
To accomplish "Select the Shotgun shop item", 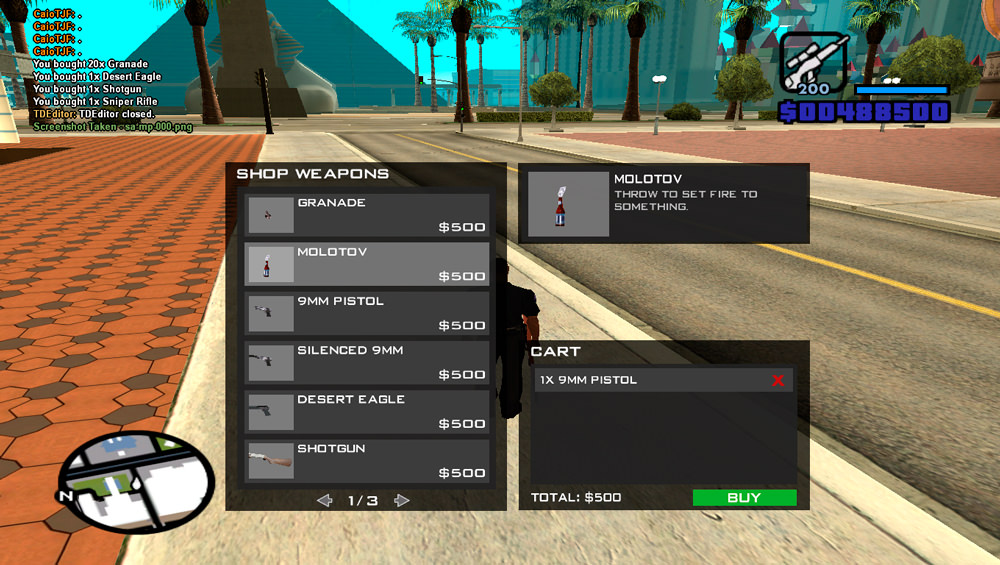I will pos(367,460).
